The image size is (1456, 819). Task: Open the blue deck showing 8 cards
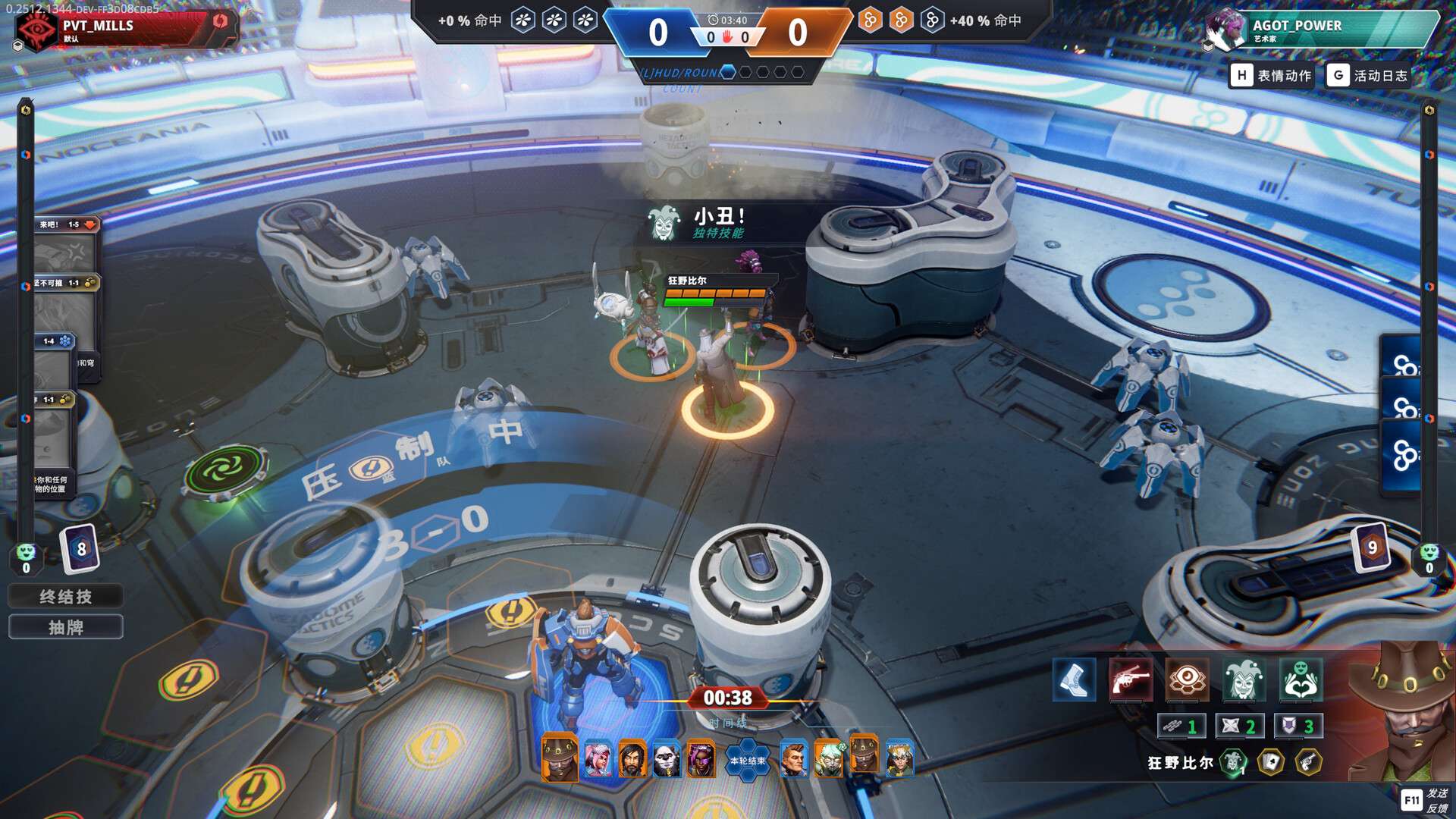tap(80, 548)
